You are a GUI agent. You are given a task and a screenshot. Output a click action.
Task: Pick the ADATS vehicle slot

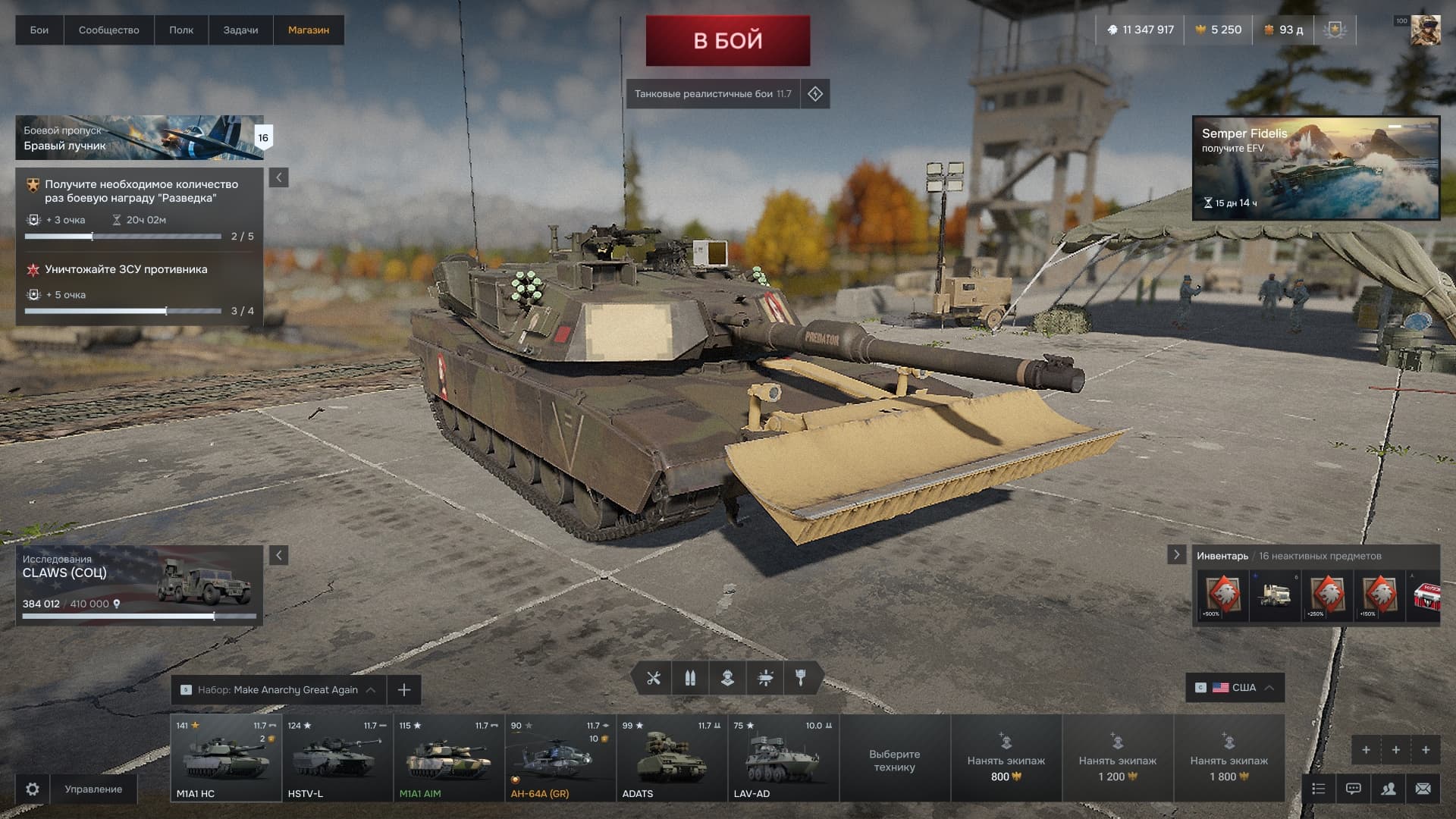coord(672,758)
